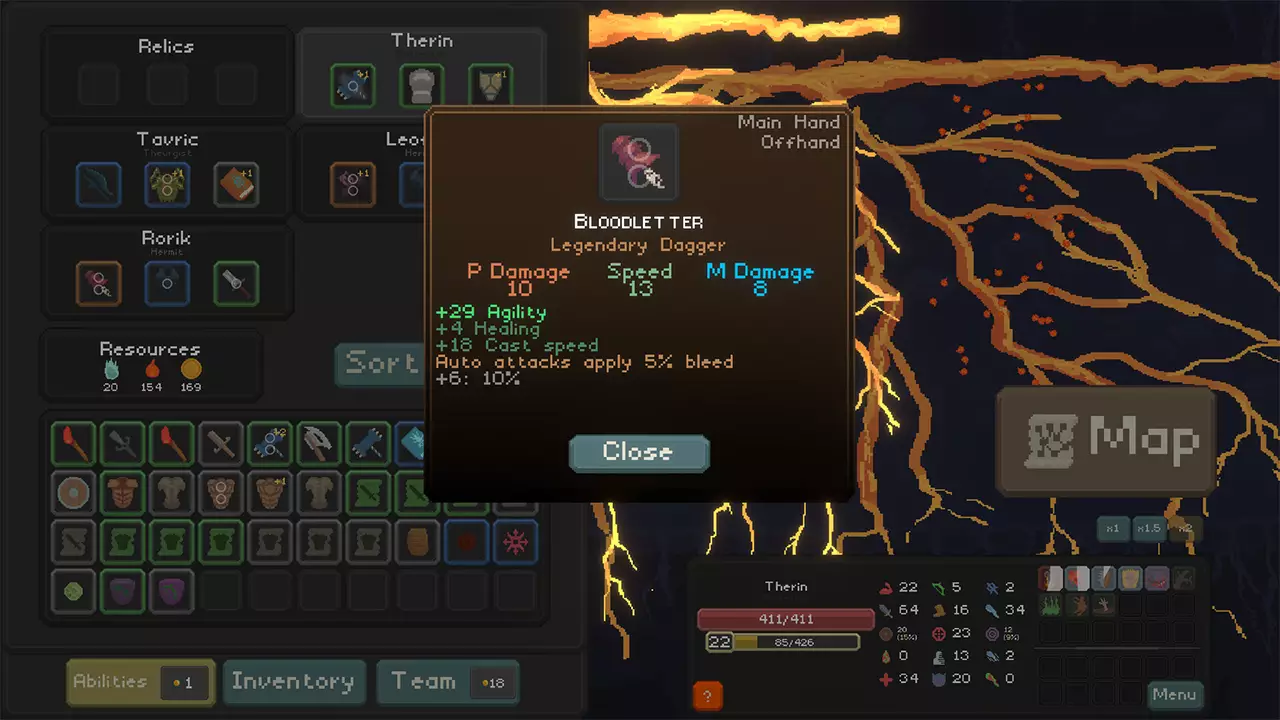Screen dimensions: 1280x720
Task: Select Tavric's dark feather weapon slot
Action: click(98, 185)
